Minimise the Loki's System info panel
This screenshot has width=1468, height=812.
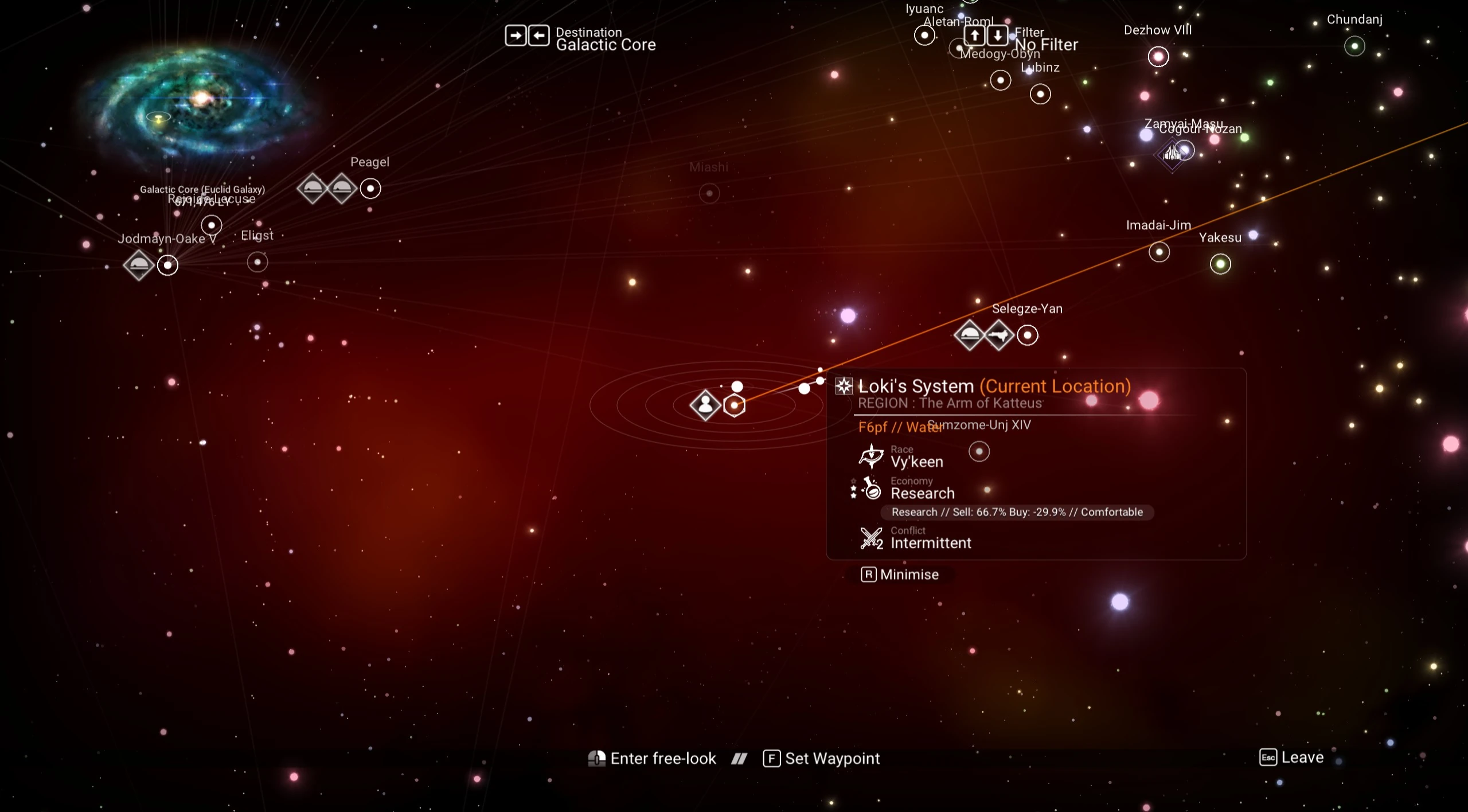[900, 575]
